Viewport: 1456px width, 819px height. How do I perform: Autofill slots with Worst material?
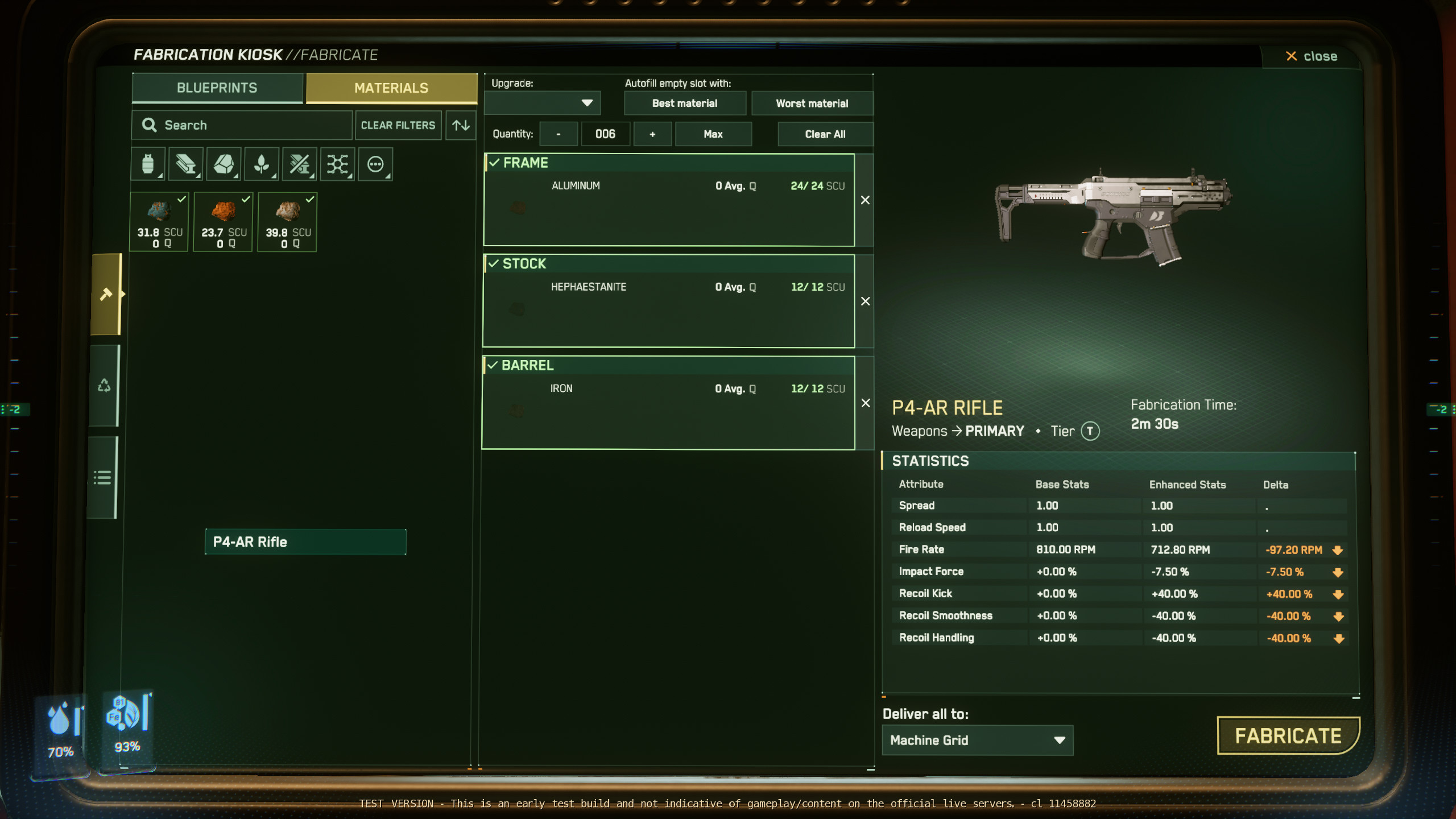pyautogui.click(x=812, y=104)
